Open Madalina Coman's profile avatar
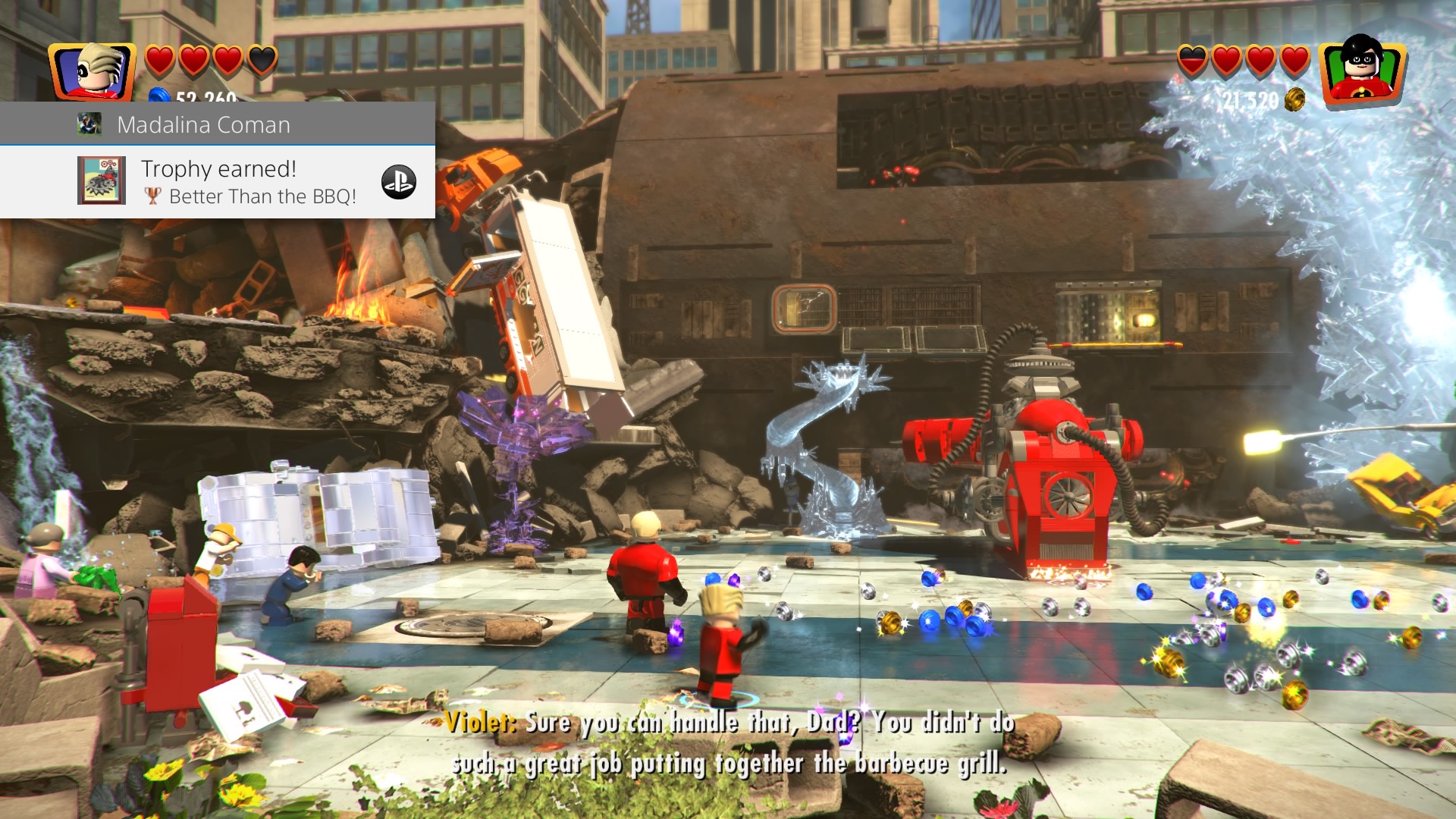The width and height of the screenshot is (1456, 819). [x=89, y=124]
